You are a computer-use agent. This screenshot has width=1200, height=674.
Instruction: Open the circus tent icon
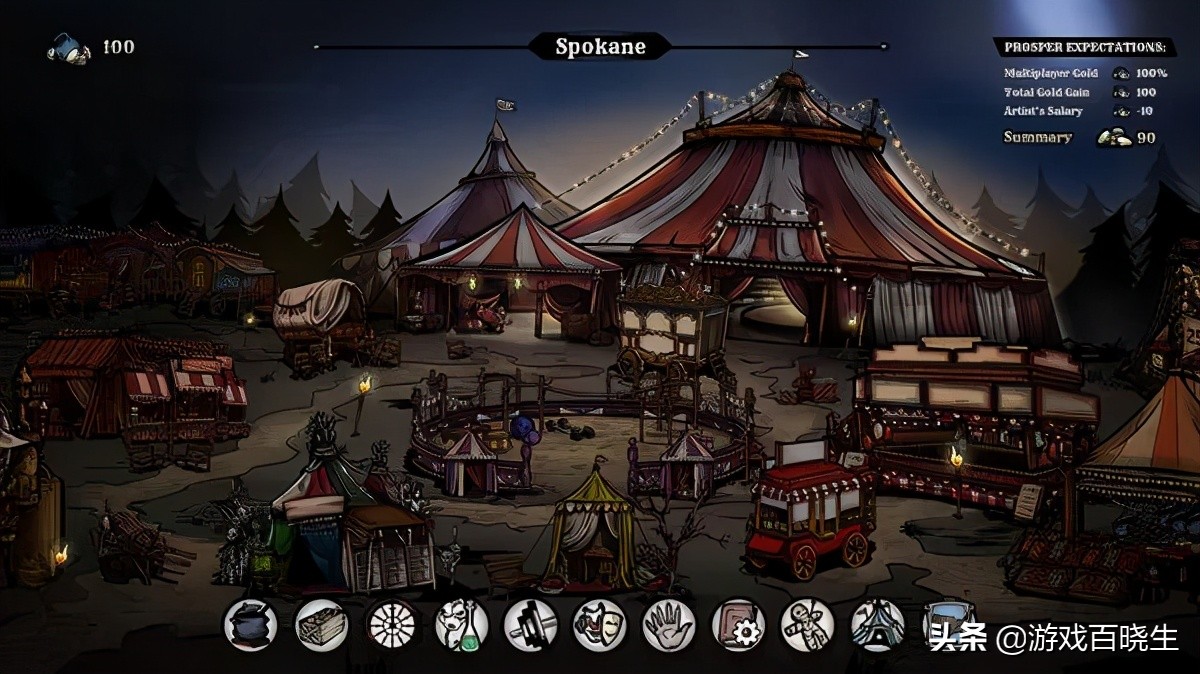click(877, 625)
